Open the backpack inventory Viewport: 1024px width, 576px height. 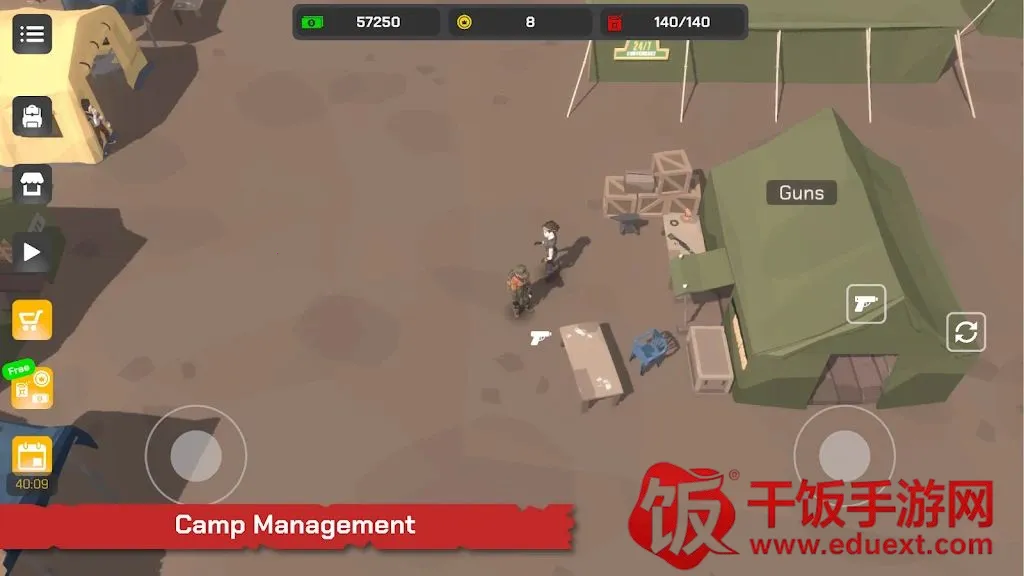[32, 117]
